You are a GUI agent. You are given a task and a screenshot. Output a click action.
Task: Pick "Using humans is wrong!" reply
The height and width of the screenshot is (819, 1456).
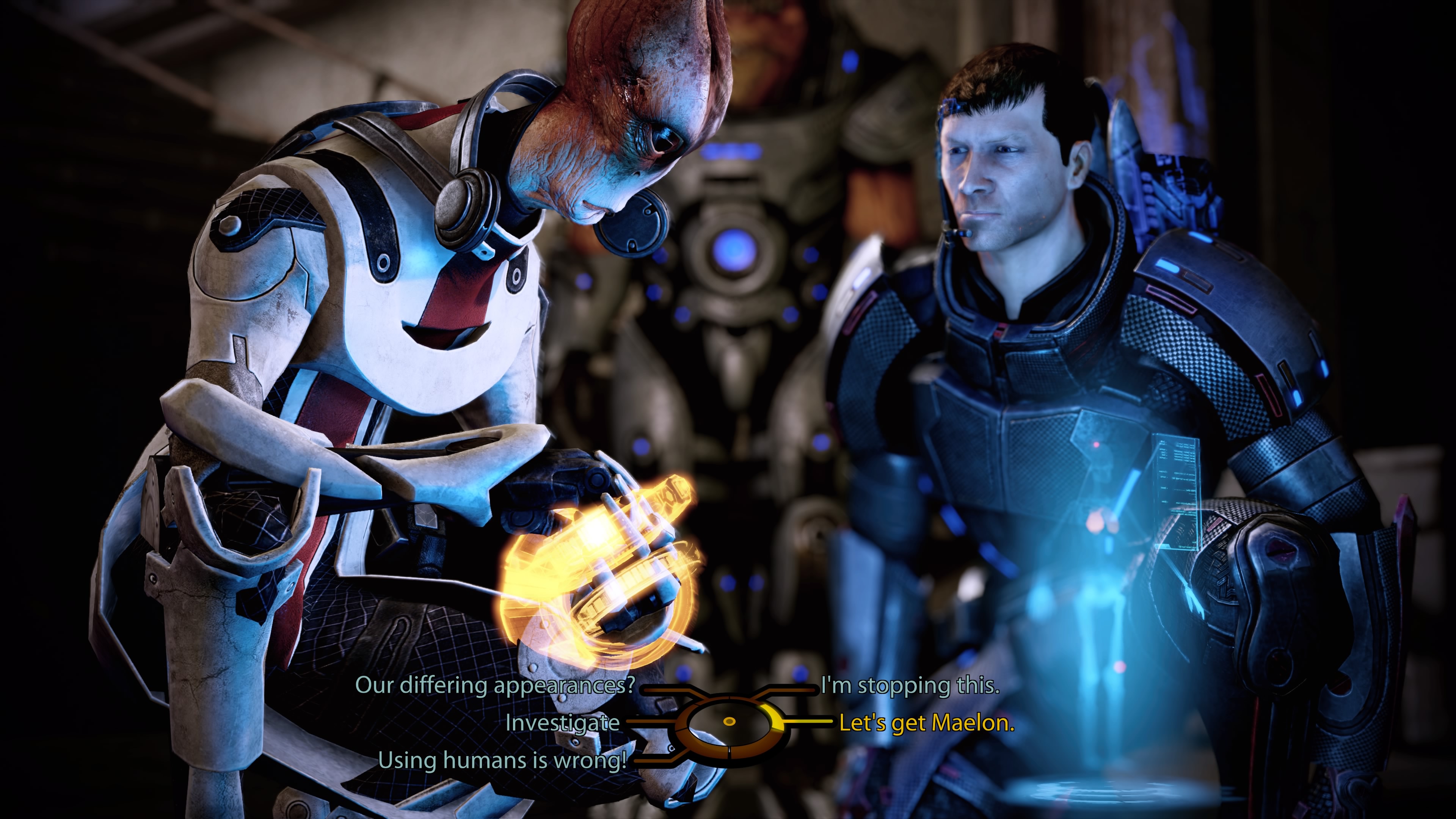(x=502, y=760)
